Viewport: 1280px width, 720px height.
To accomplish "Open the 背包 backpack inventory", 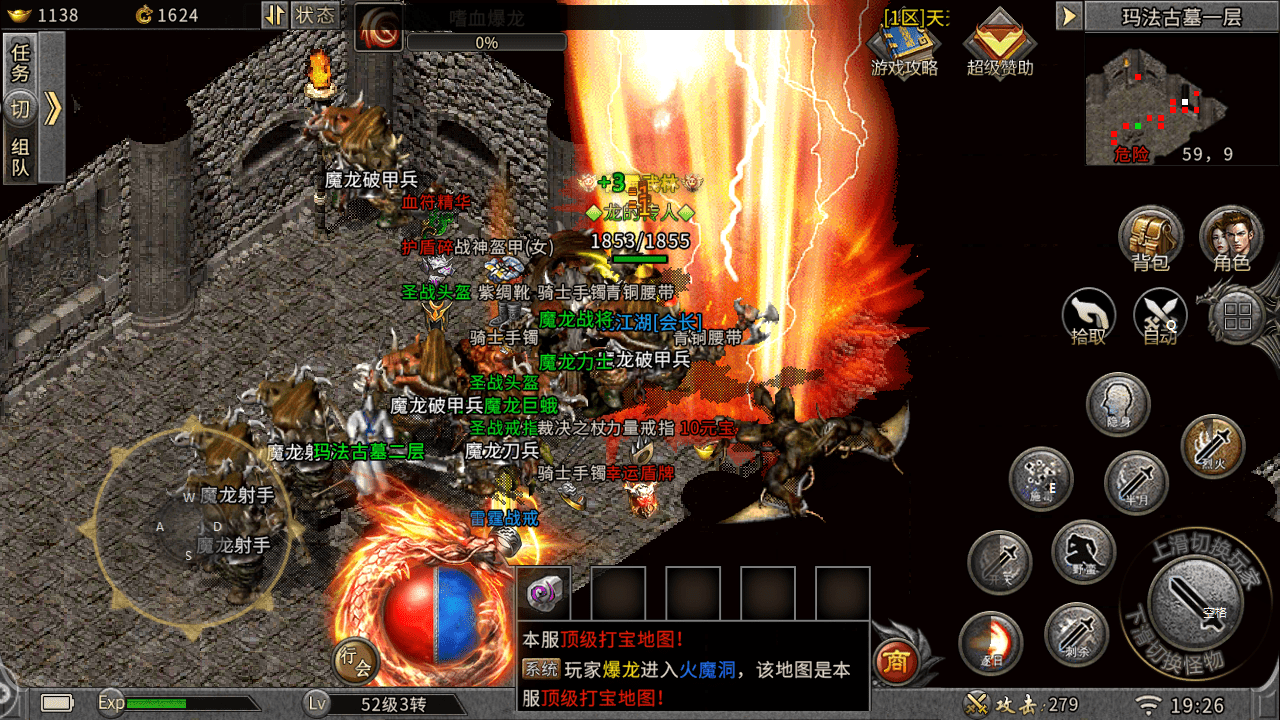I will (1150, 238).
